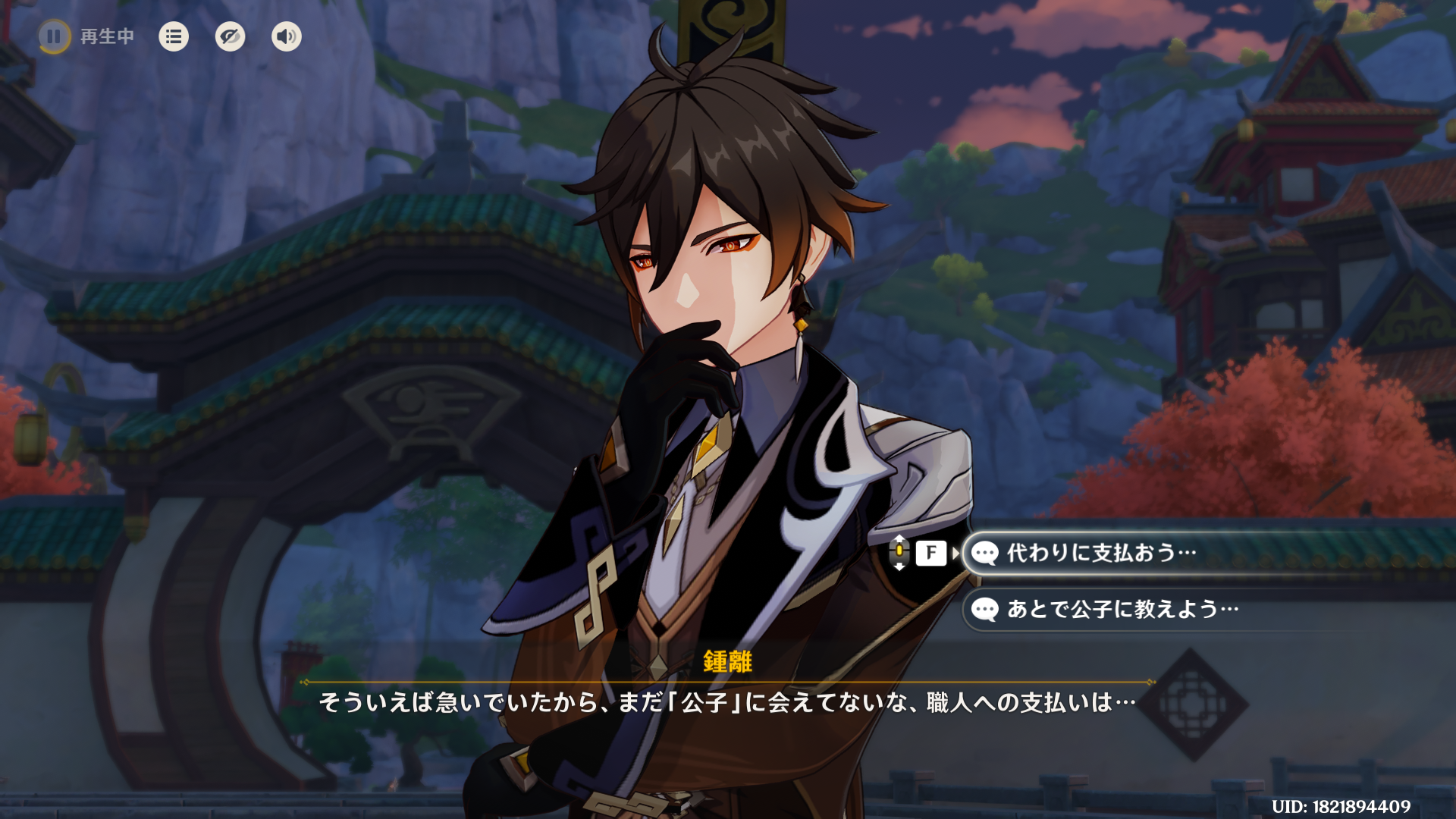Screen dimensions: 1456x819
Task: Select reply "あとで公子に教えよう…"
Action: click(1122, 609)
